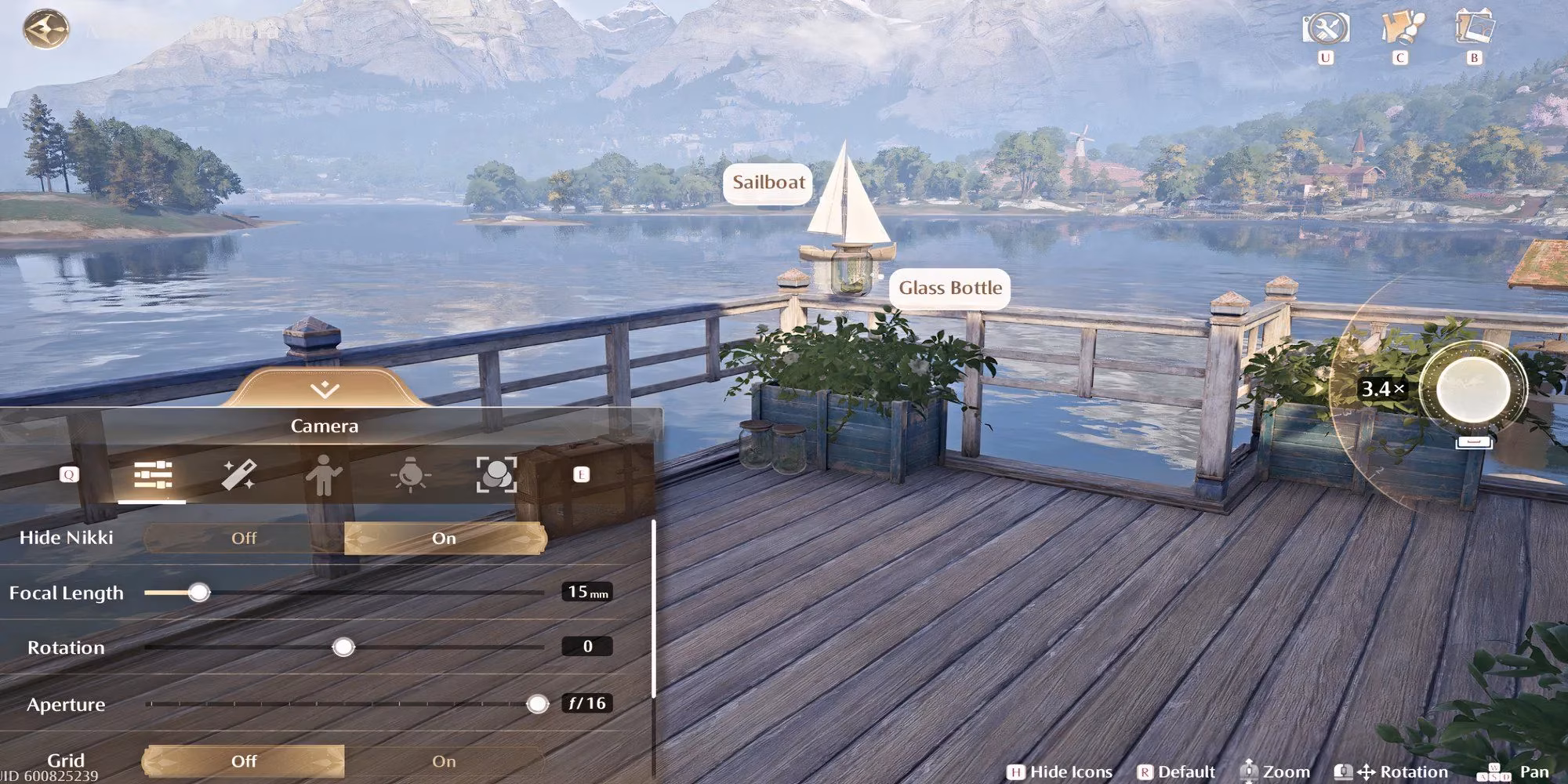Switch to the filters wand tab
Image resolution: width=1568 pixels, height=784 pixels.
pyautogui.click(x=238, y=475)
